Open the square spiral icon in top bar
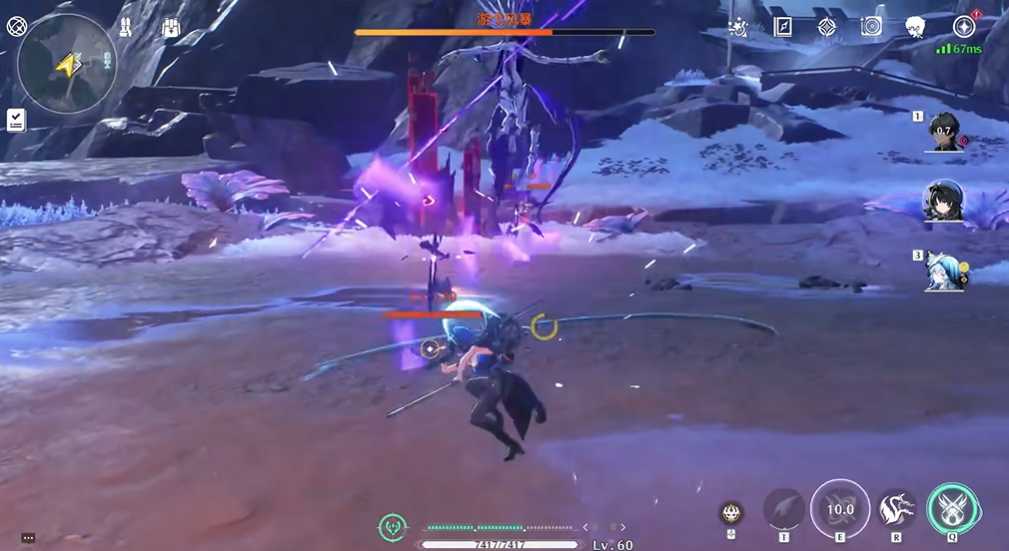The width and height of the screenshot is (1009, 551). (871, 27)
